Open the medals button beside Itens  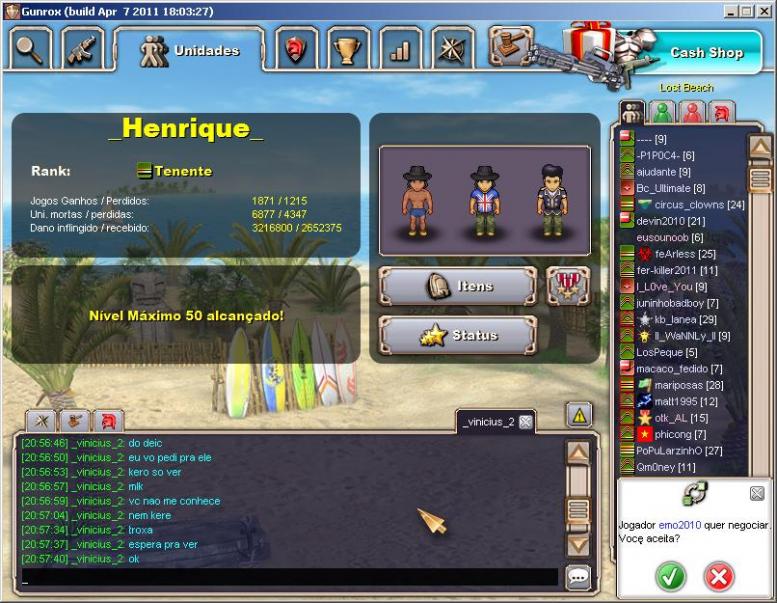(x=567, y=286)
